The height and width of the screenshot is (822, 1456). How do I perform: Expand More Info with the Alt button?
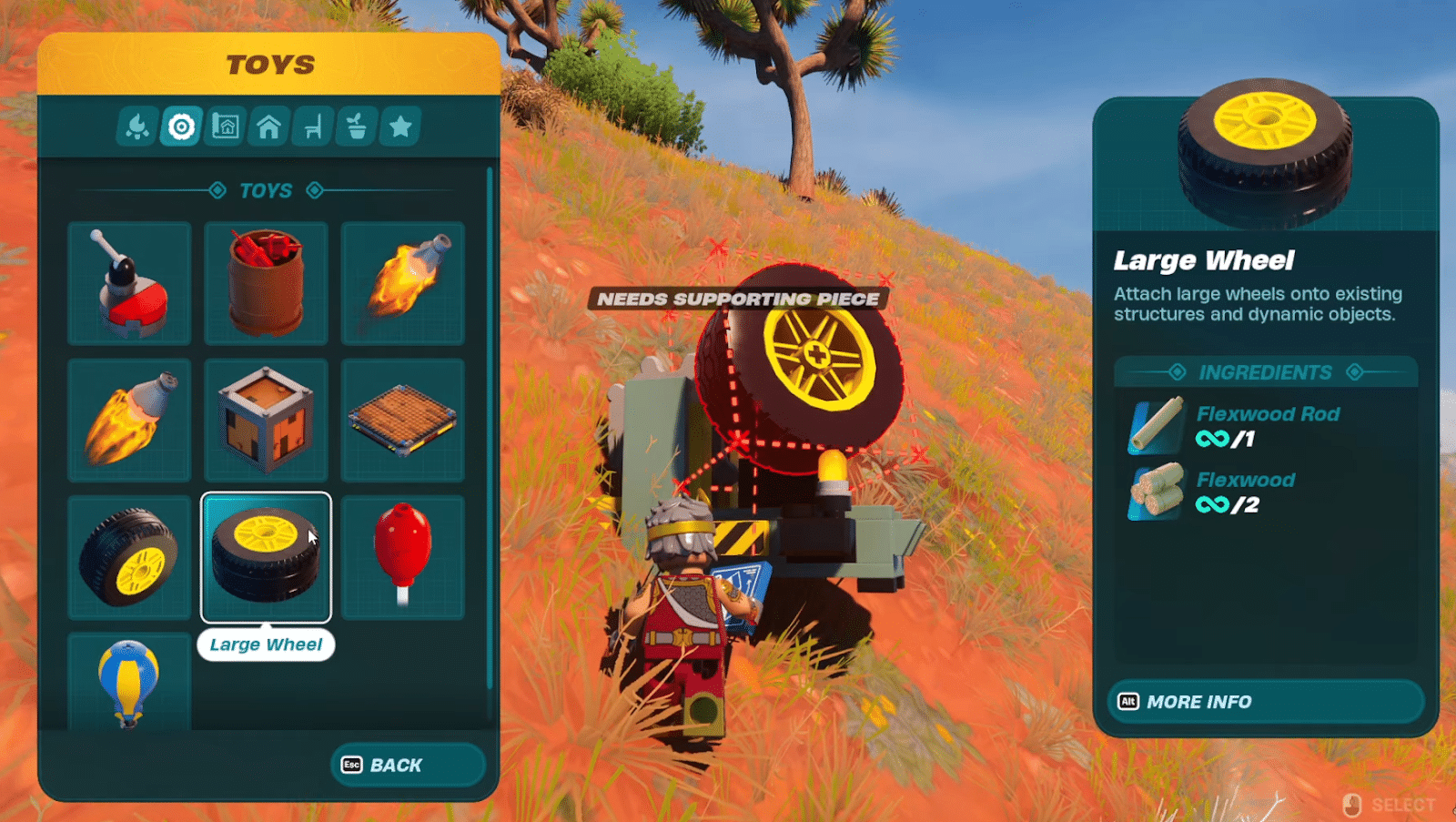click(1266, 701)
